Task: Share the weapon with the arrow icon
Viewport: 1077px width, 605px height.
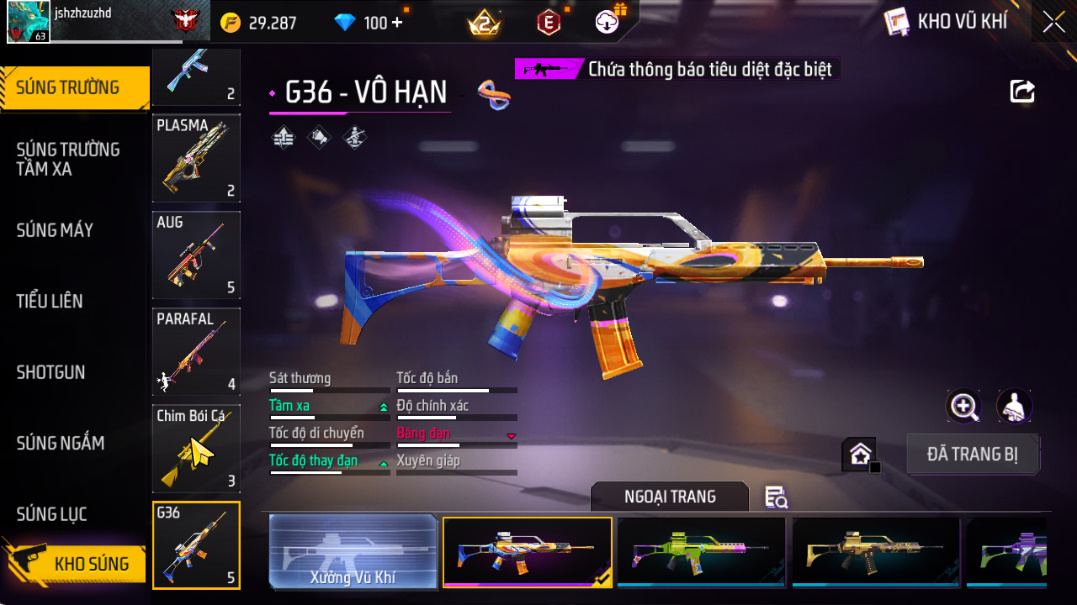Action: tap(1022, 92)
